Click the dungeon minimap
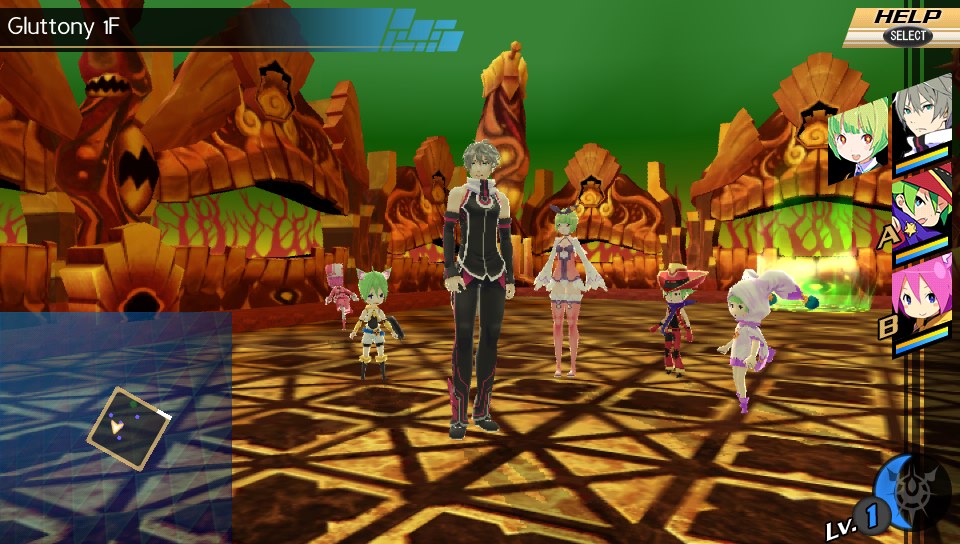Screen dimensions: 960x544 (x=116, y=428)
